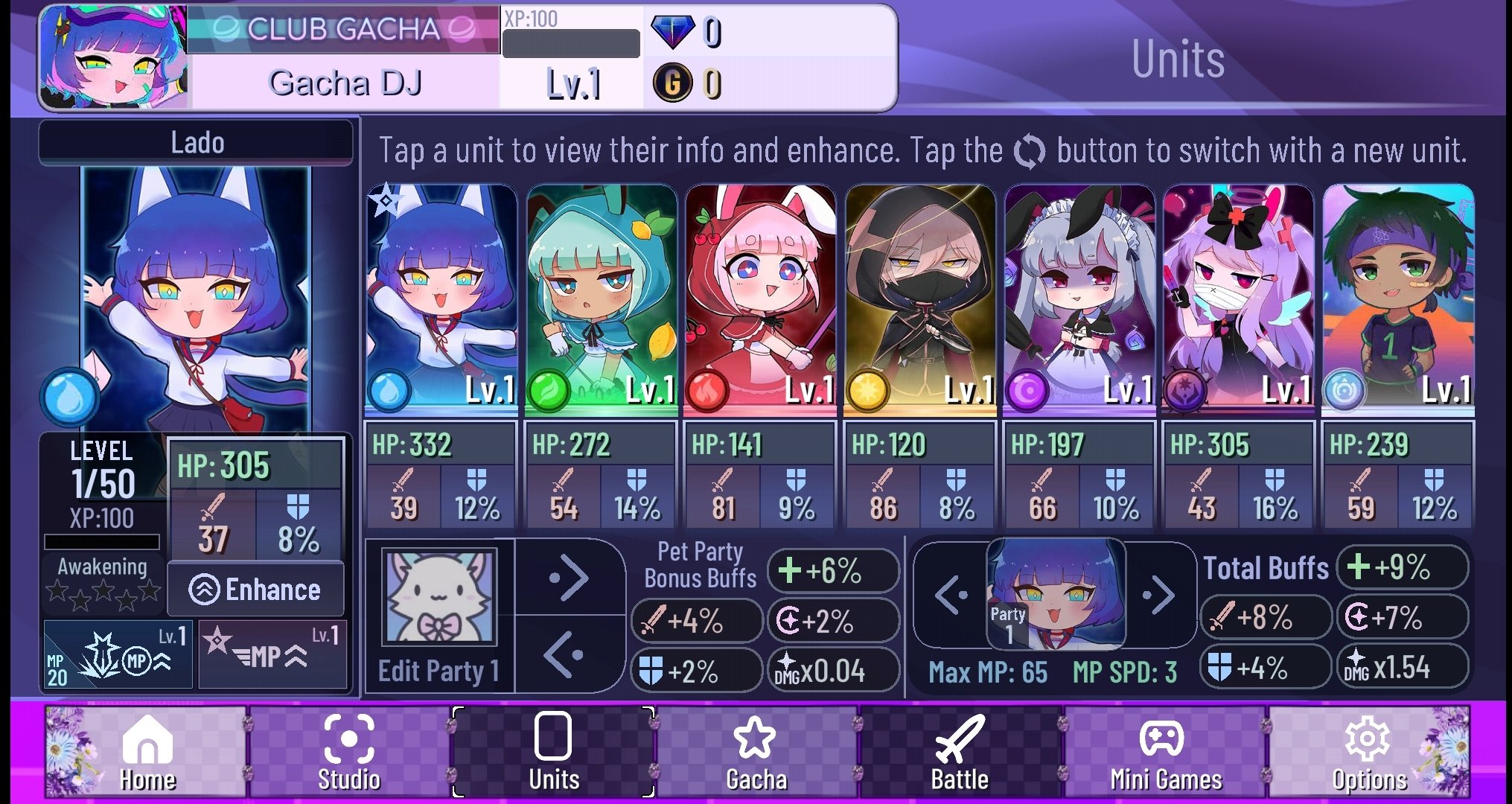The height and width of the screenshot is (804, 1512).
Task: Select the purple-haired nurse mask unit
Action: (x=1239, y=298)
